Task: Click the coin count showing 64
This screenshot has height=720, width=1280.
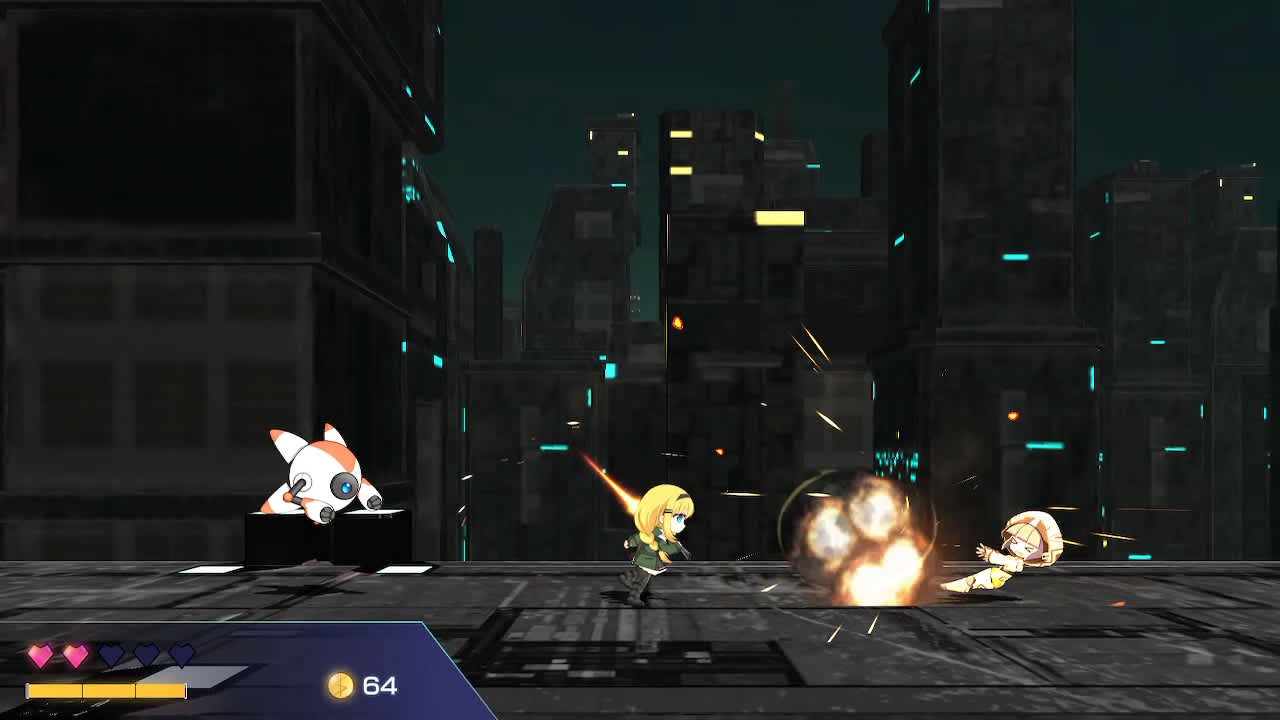Action: click(x=382, y=687)
